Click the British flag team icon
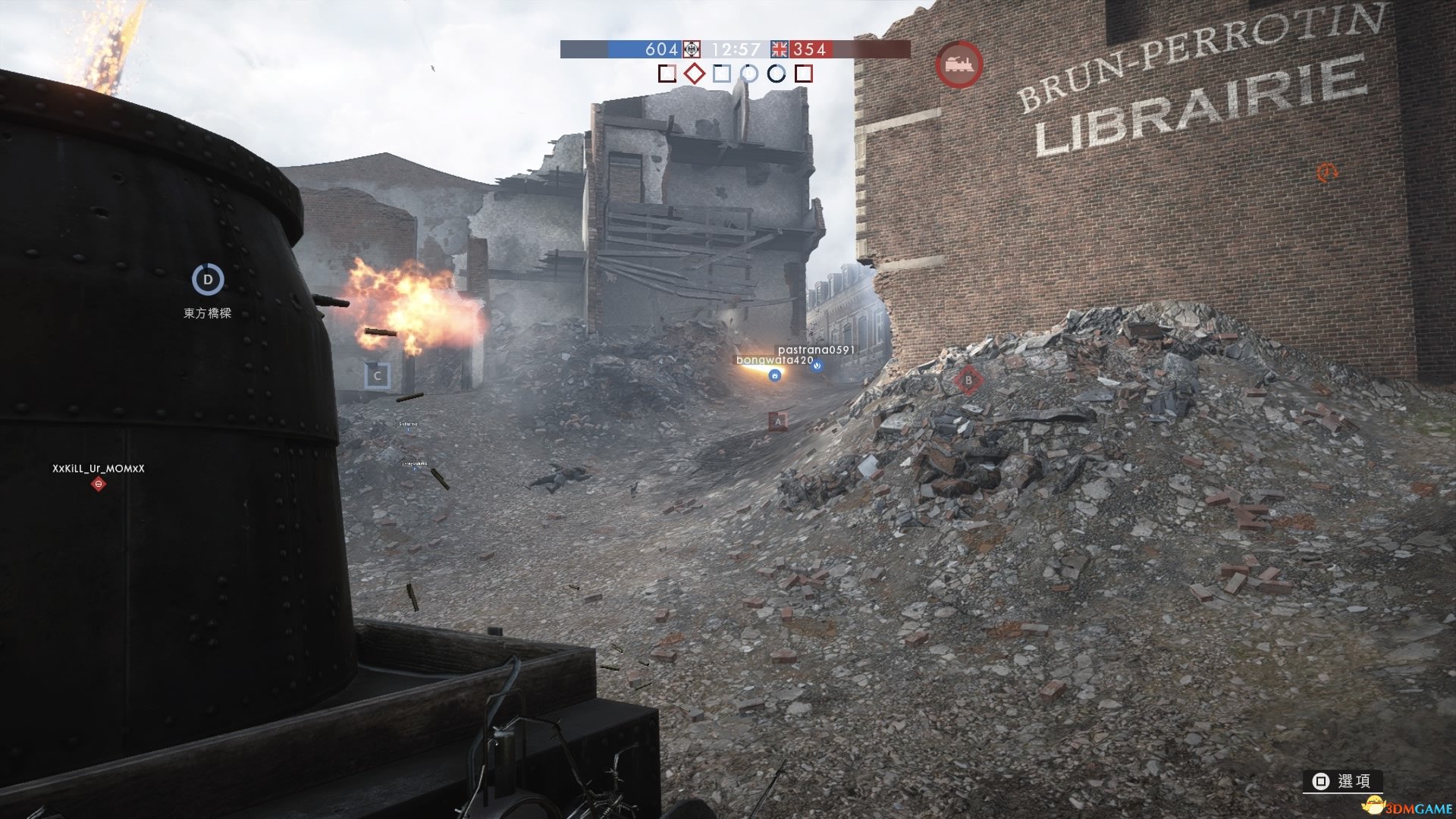The height and width of the screenshot is (819, 1456). [x=780, y=49]
